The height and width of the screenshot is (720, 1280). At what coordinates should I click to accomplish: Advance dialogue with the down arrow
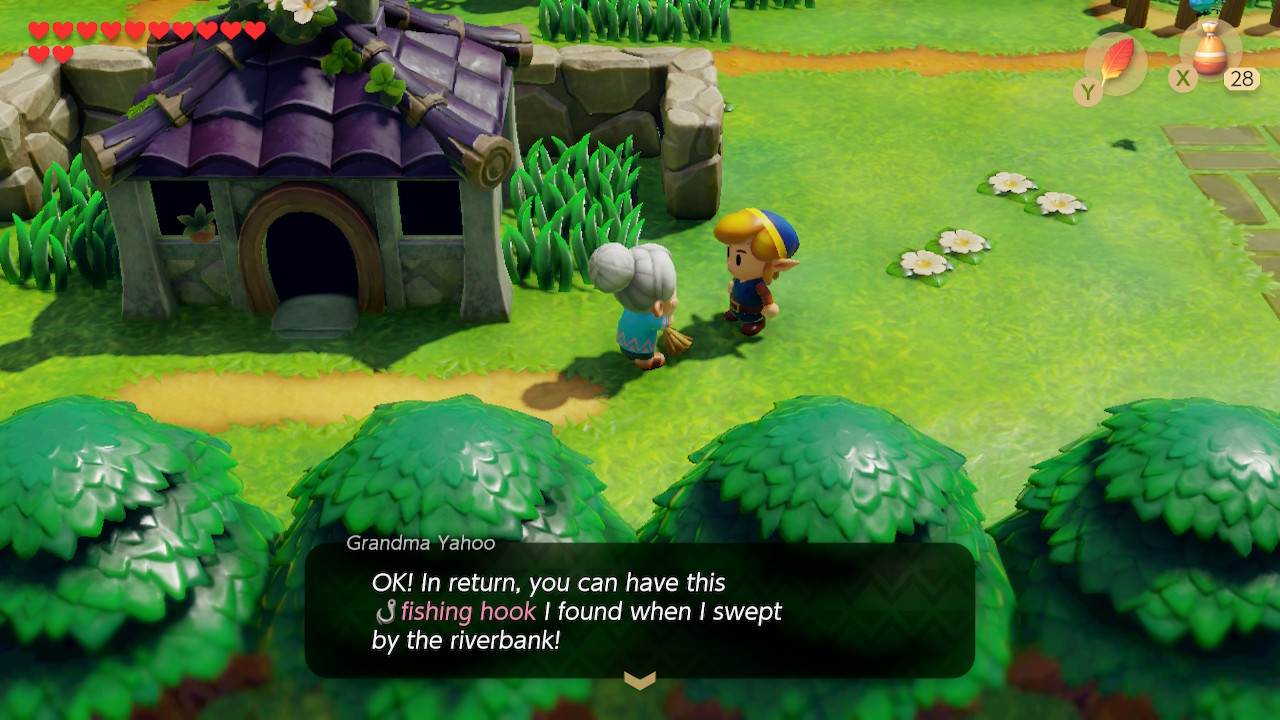pyautogui.click(x=640, y=681)
